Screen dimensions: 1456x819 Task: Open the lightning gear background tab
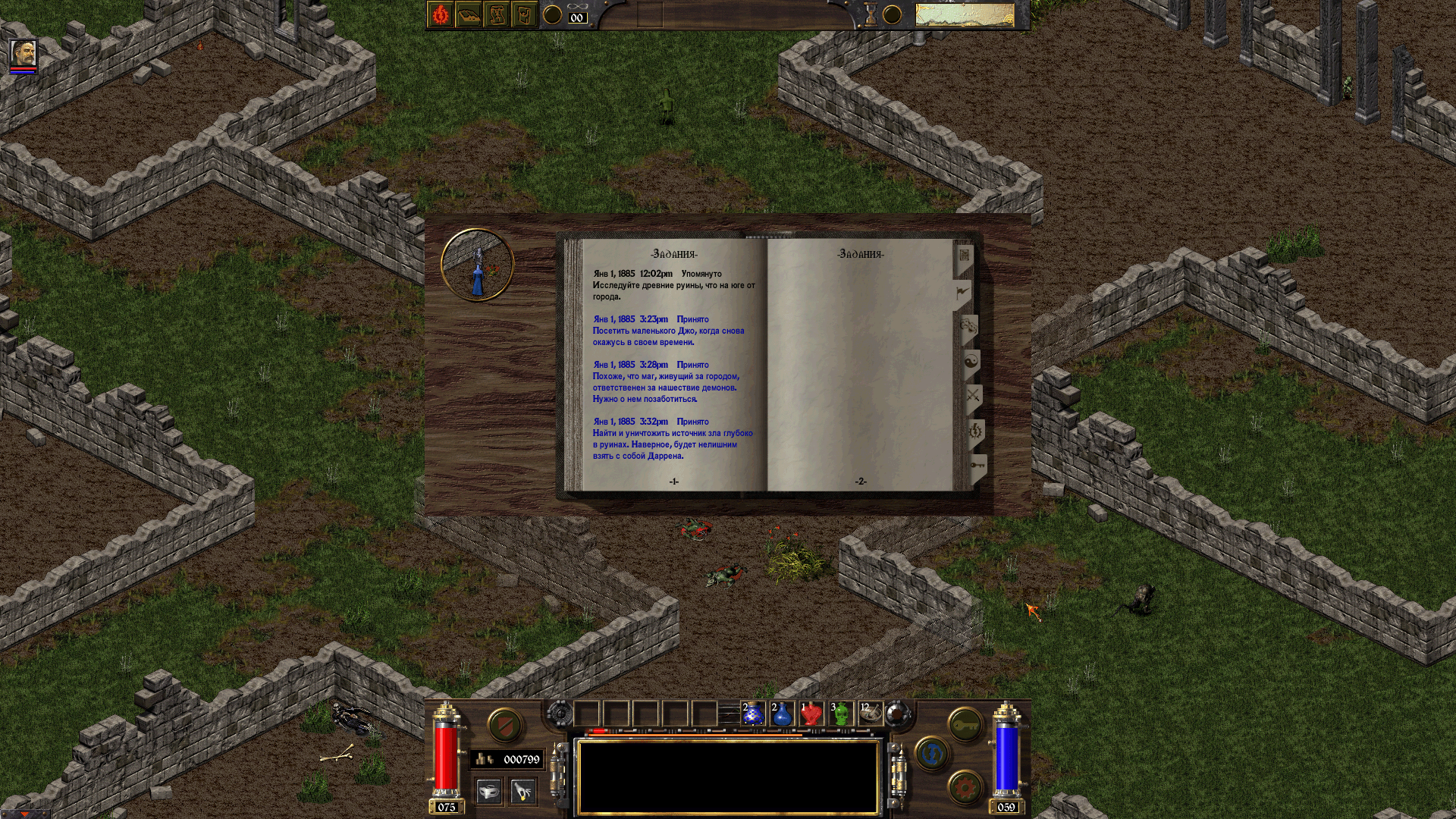click(x=975, y=431)
